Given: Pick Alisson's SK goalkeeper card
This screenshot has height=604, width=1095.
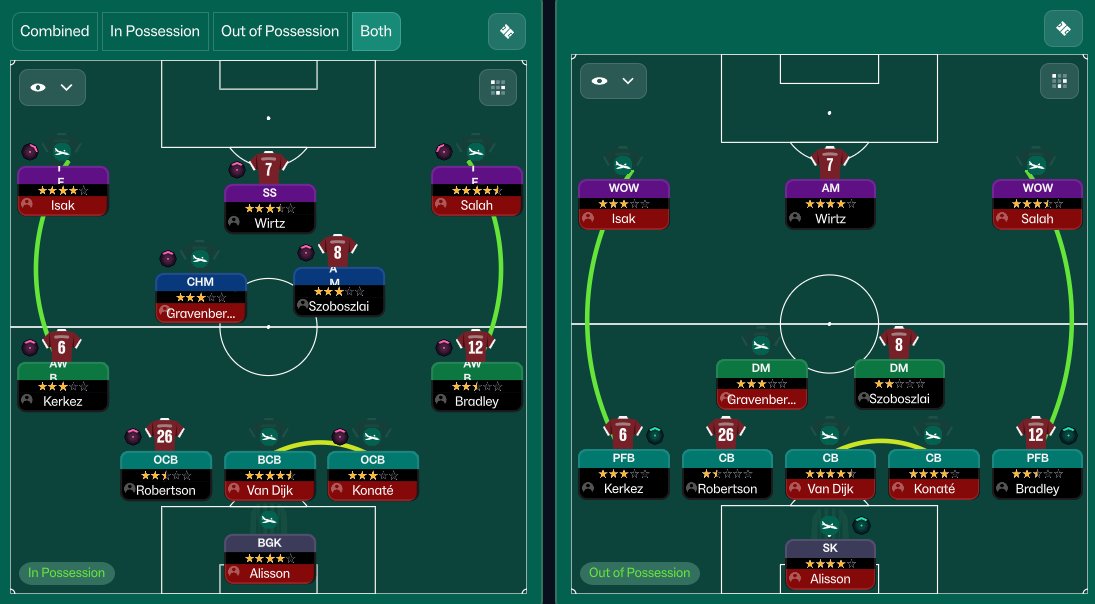Looking at the screenshot, I should (830, 564).
